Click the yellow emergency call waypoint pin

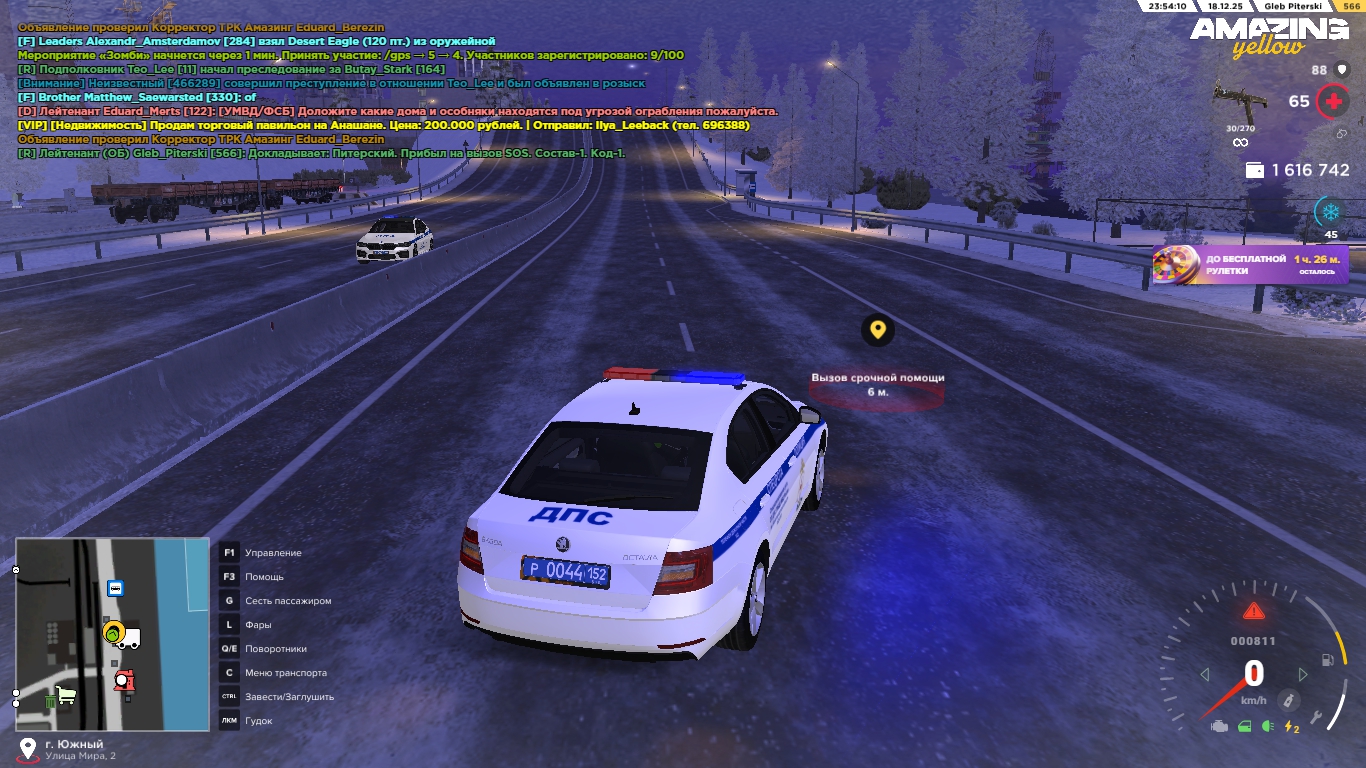point(877,329)
